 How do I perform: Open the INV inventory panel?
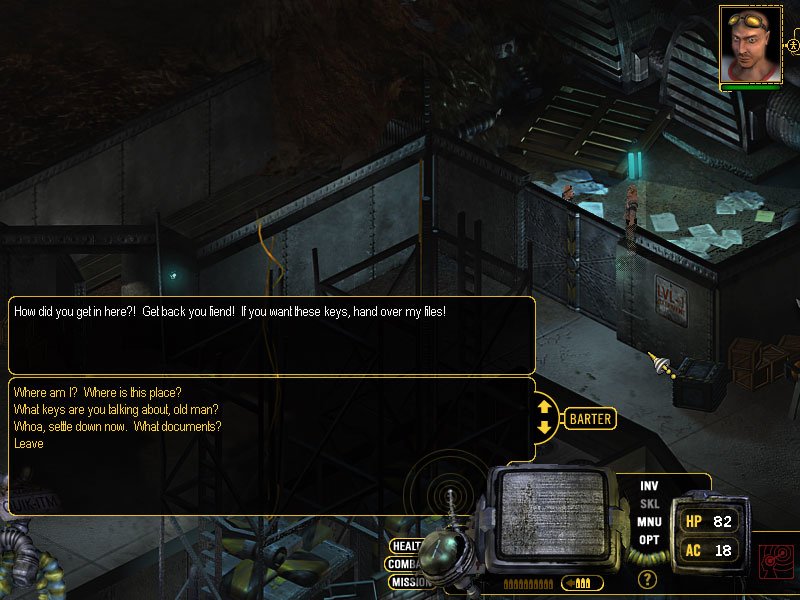click(x=649, y=486)
